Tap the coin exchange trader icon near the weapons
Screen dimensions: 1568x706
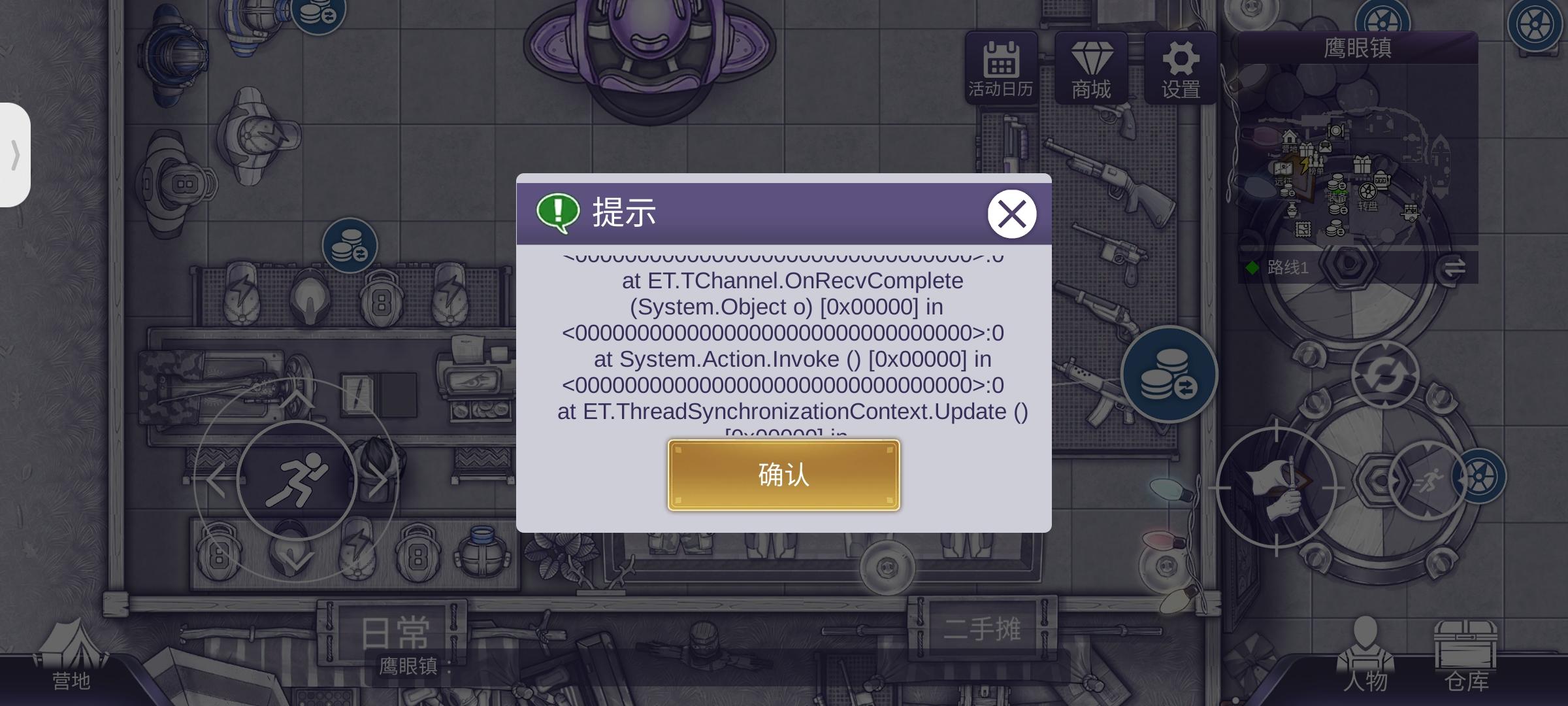click(x=1169, y=375)
